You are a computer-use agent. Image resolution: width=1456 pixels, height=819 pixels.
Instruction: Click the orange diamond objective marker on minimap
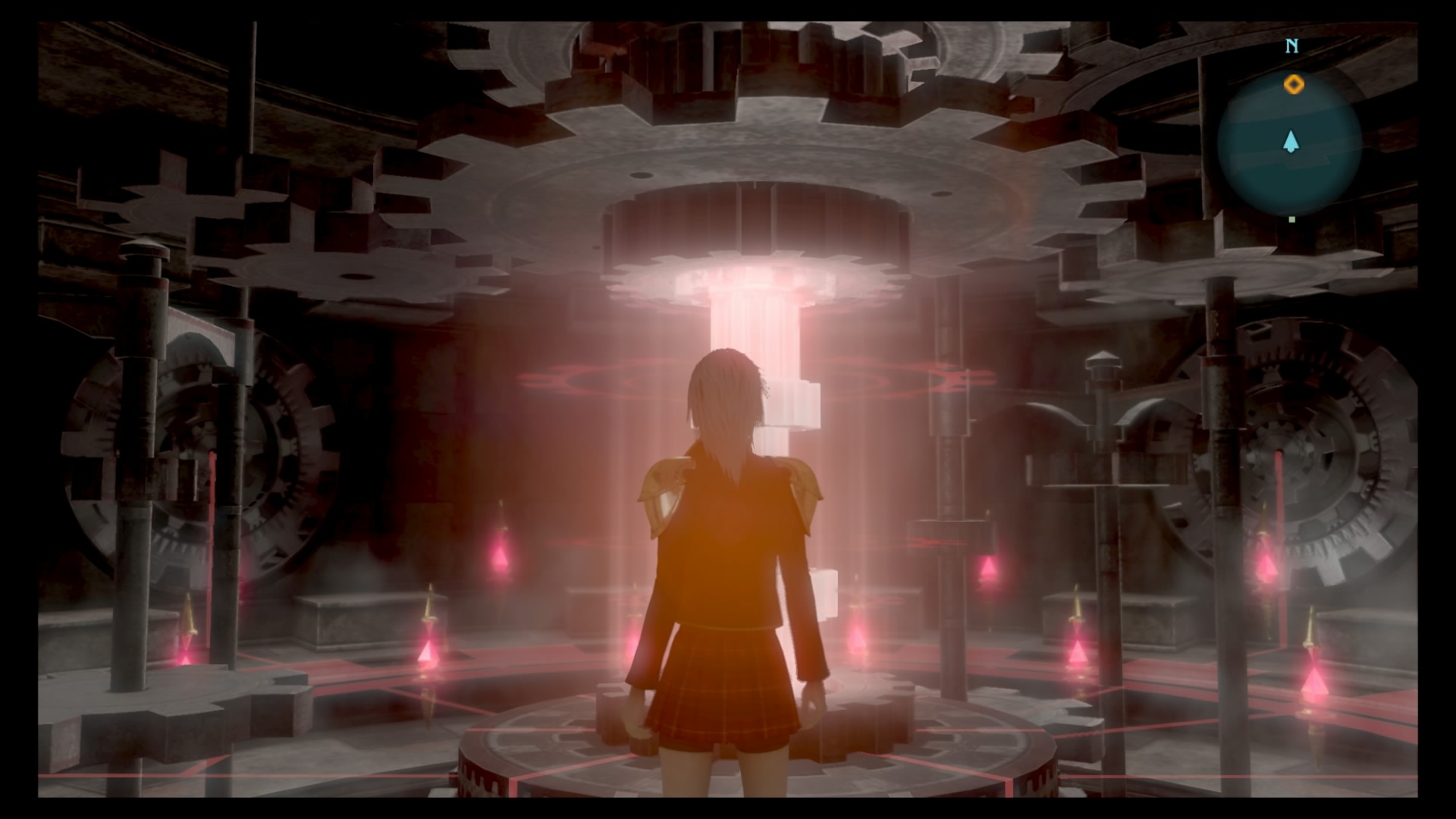click(1292, 83)
